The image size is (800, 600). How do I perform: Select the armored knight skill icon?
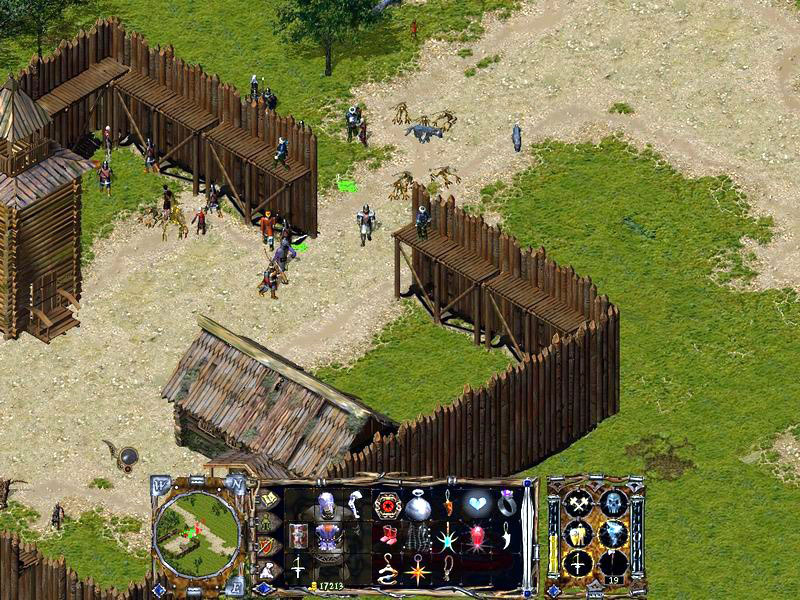[578, 535]
